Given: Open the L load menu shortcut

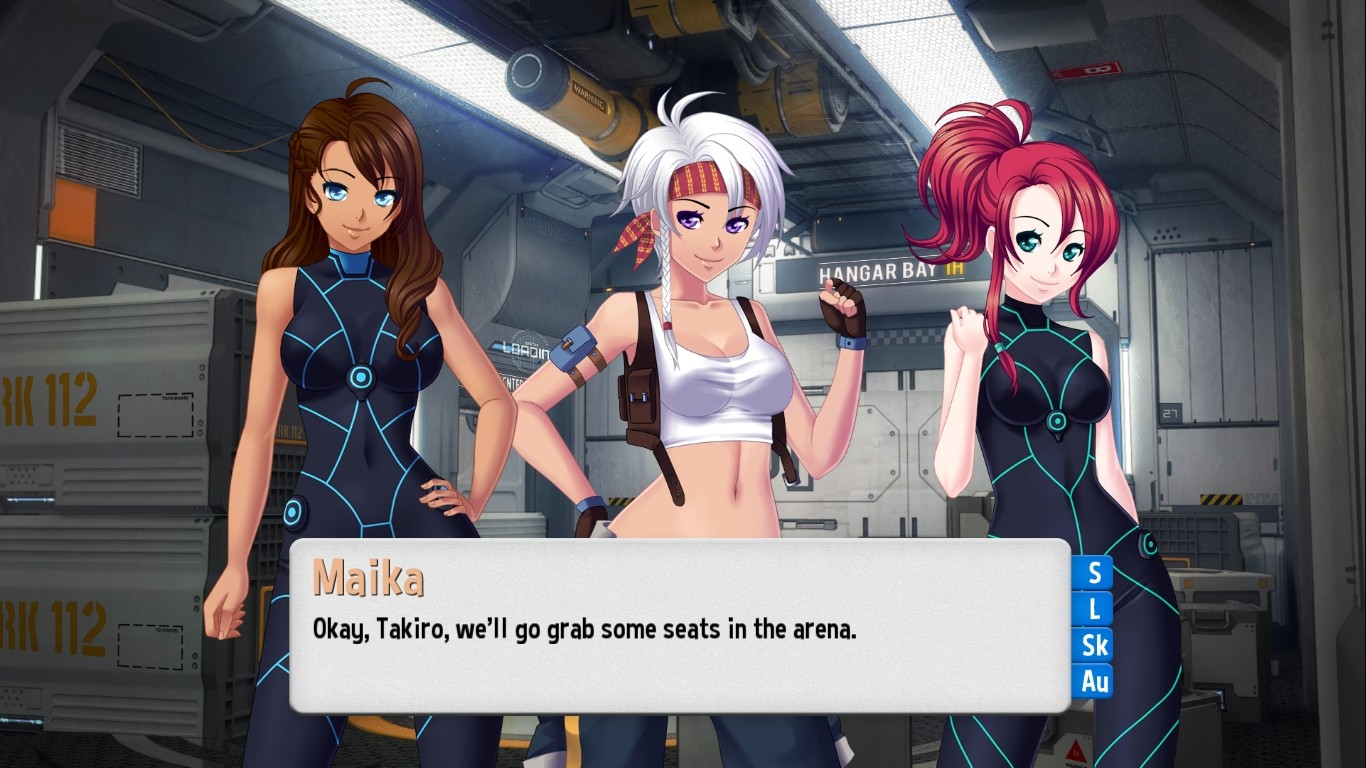Looking at the screenshot, I should click(x=1095, y=609).
